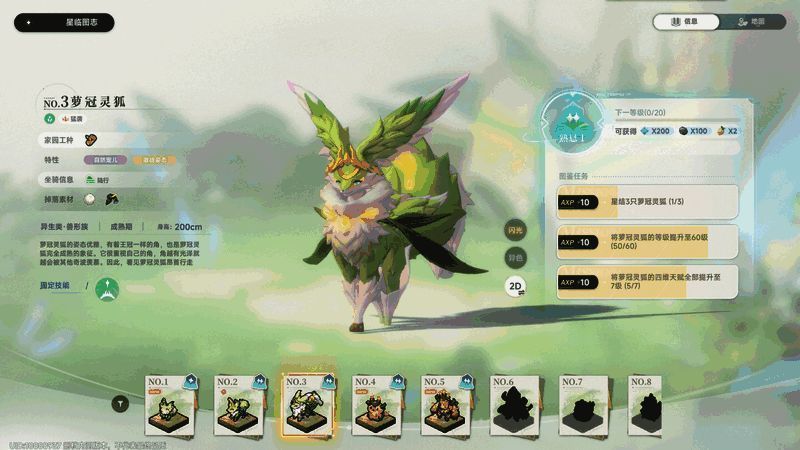Image resolution: width=800 pixels, height=450 pixels.
Task: Click the 固定技能 green skill icon
Action: pyautogui.click(x=107, y=289)
